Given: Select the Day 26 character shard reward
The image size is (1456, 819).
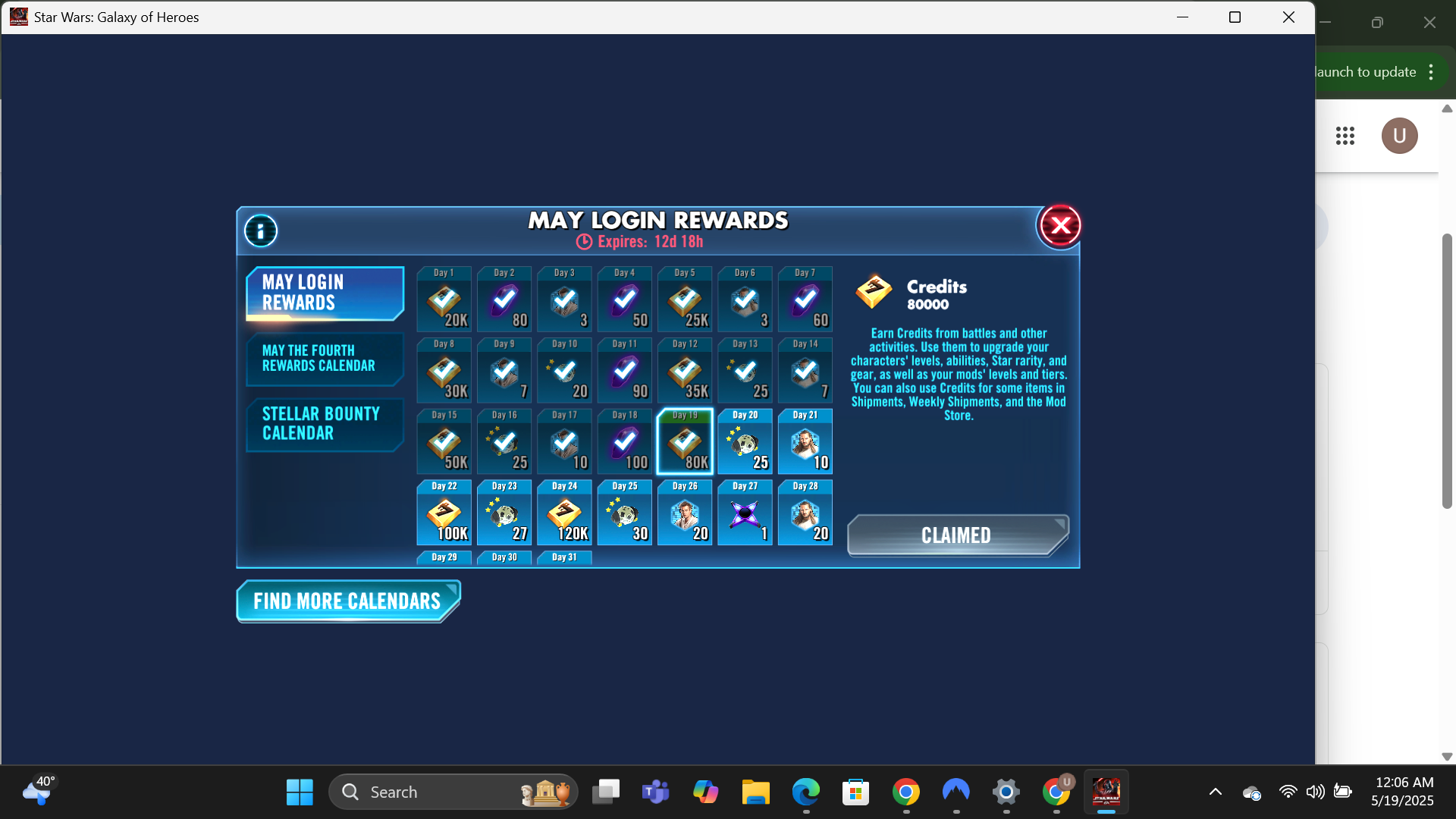Looking at the screenshot, I should (x=684, y=513).
